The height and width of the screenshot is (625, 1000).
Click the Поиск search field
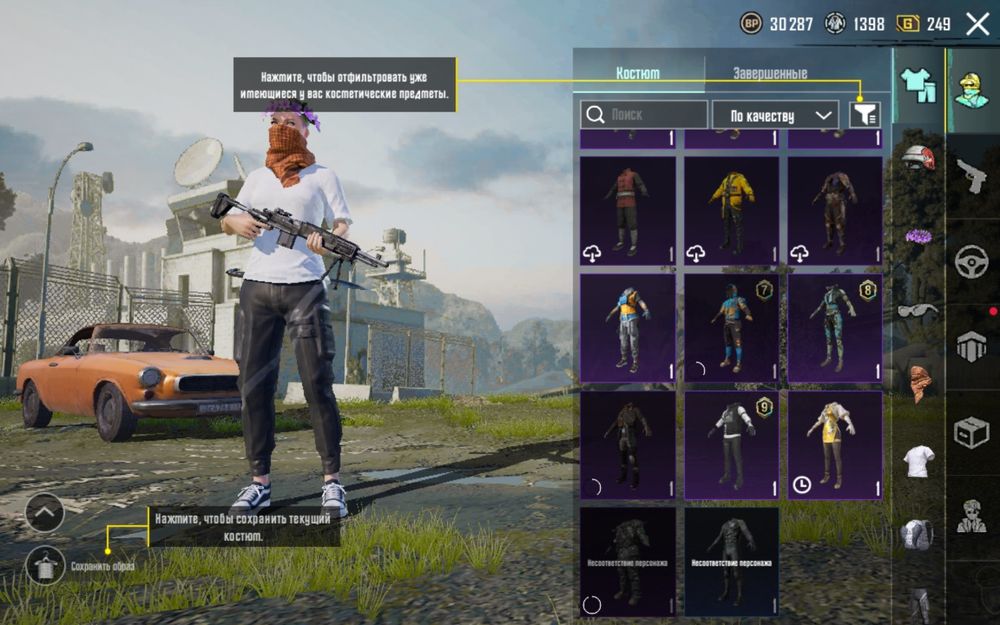[645, 115]
